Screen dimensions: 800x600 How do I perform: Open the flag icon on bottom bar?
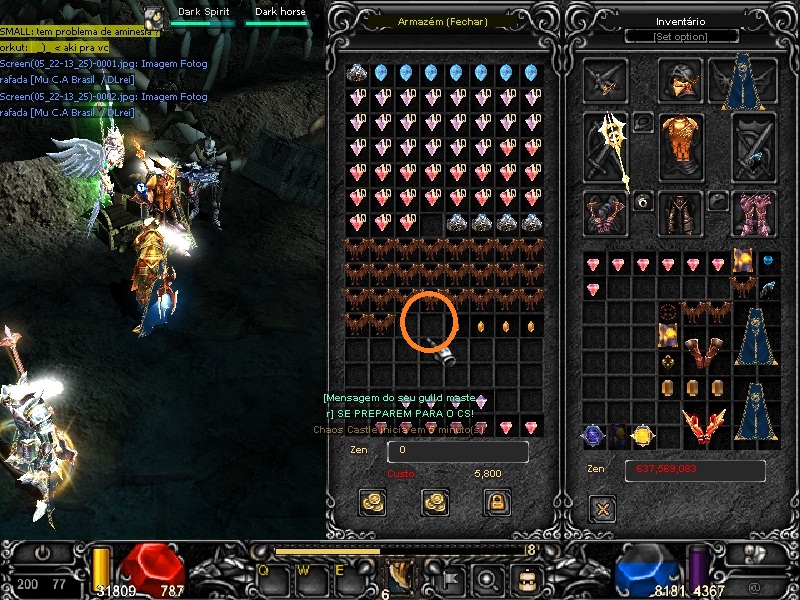click(x=451, y=576)
